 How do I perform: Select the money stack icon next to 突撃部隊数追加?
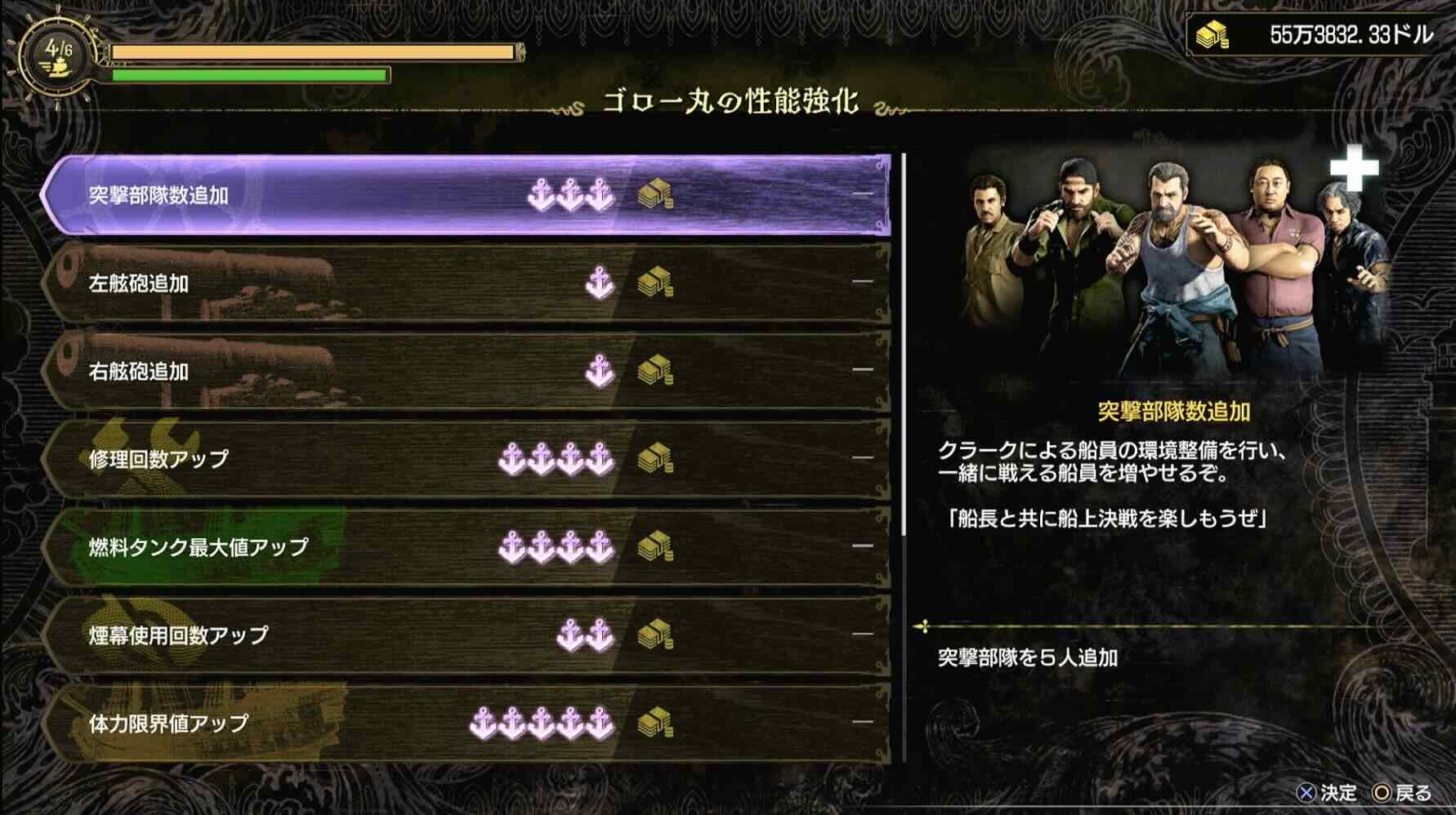[654, 194]
